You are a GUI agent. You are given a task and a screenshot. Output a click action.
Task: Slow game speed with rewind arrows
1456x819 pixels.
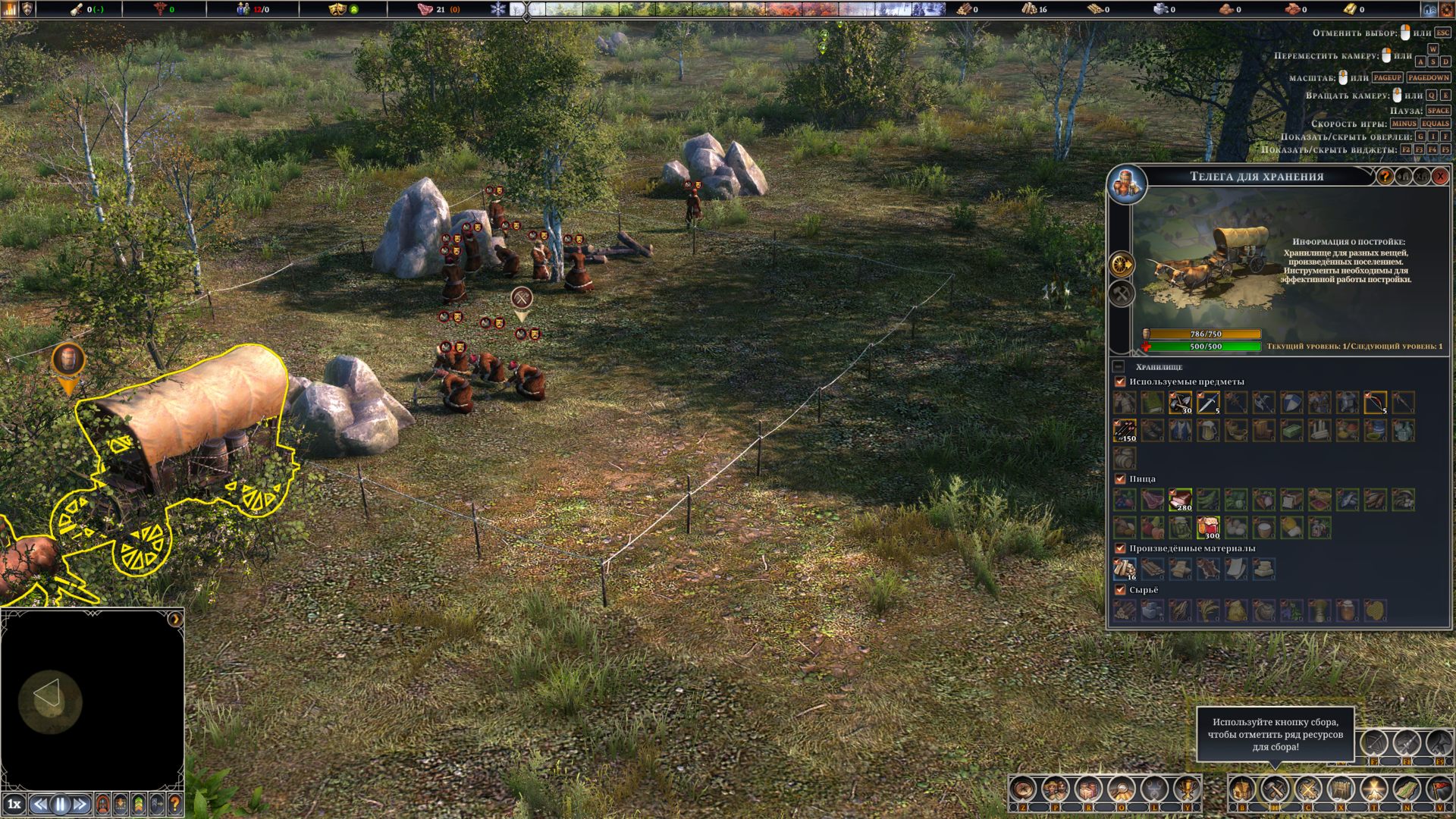(41, 804)
